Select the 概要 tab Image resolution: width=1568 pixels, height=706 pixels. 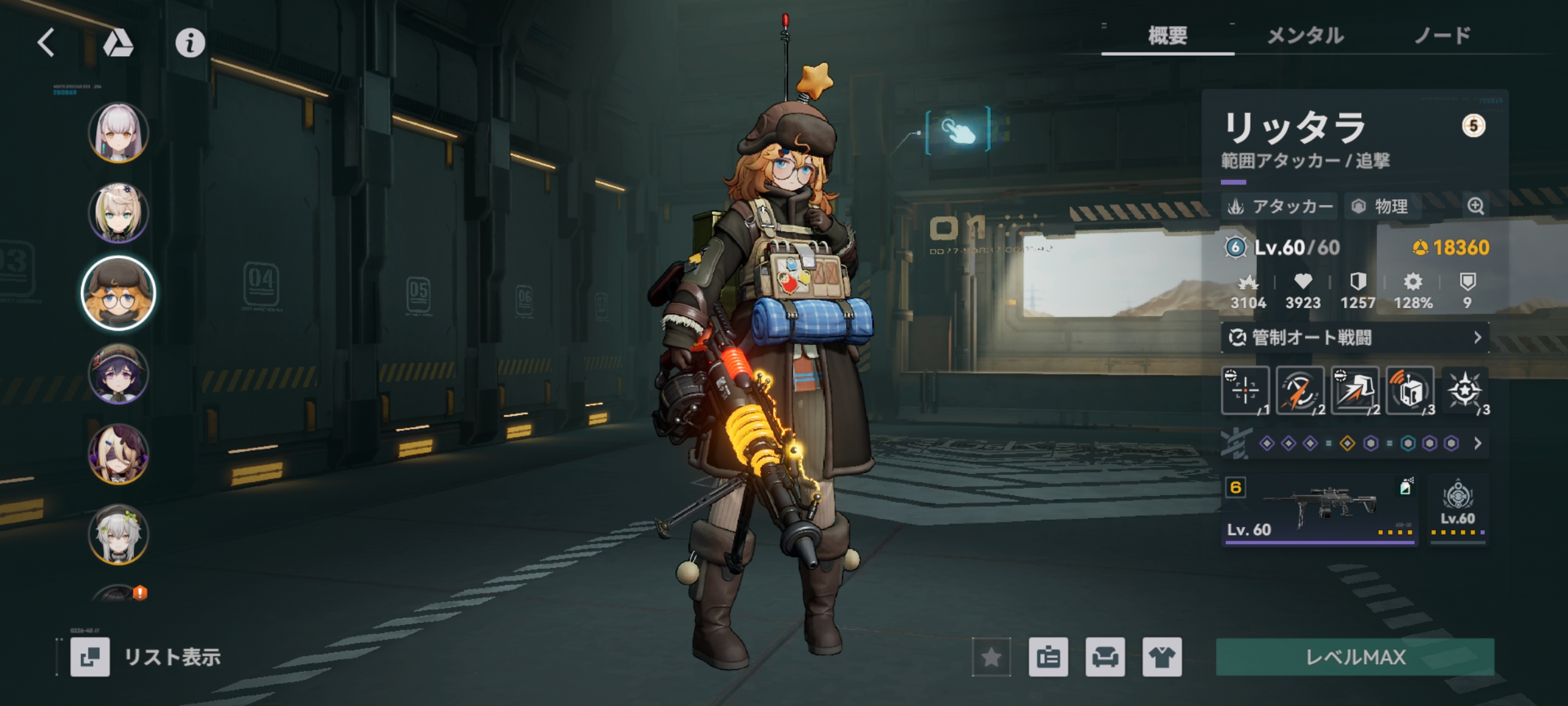(x=1167, y=35)
